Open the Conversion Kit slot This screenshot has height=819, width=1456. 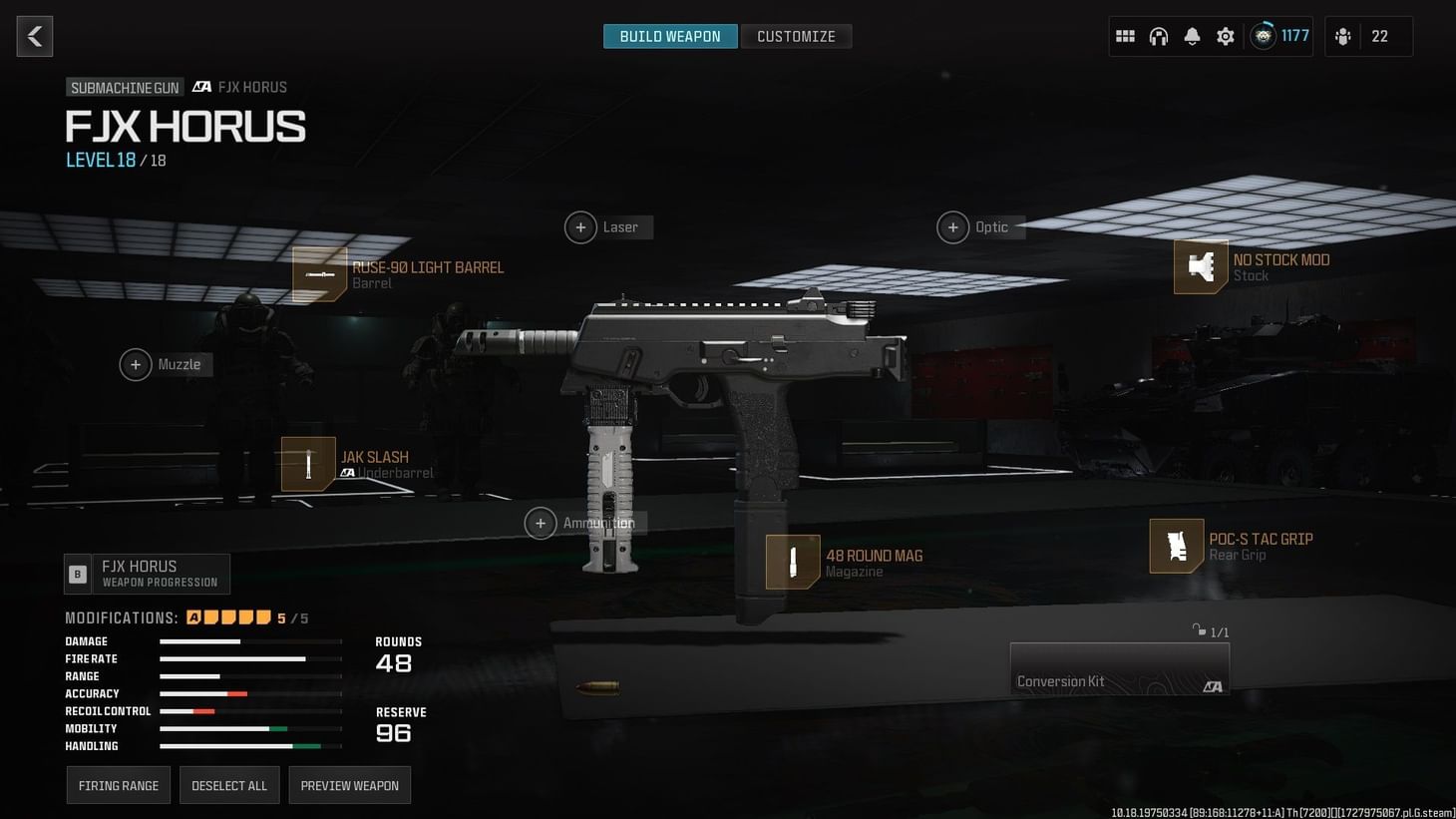pyautogui.click(x=1119, y=668)
